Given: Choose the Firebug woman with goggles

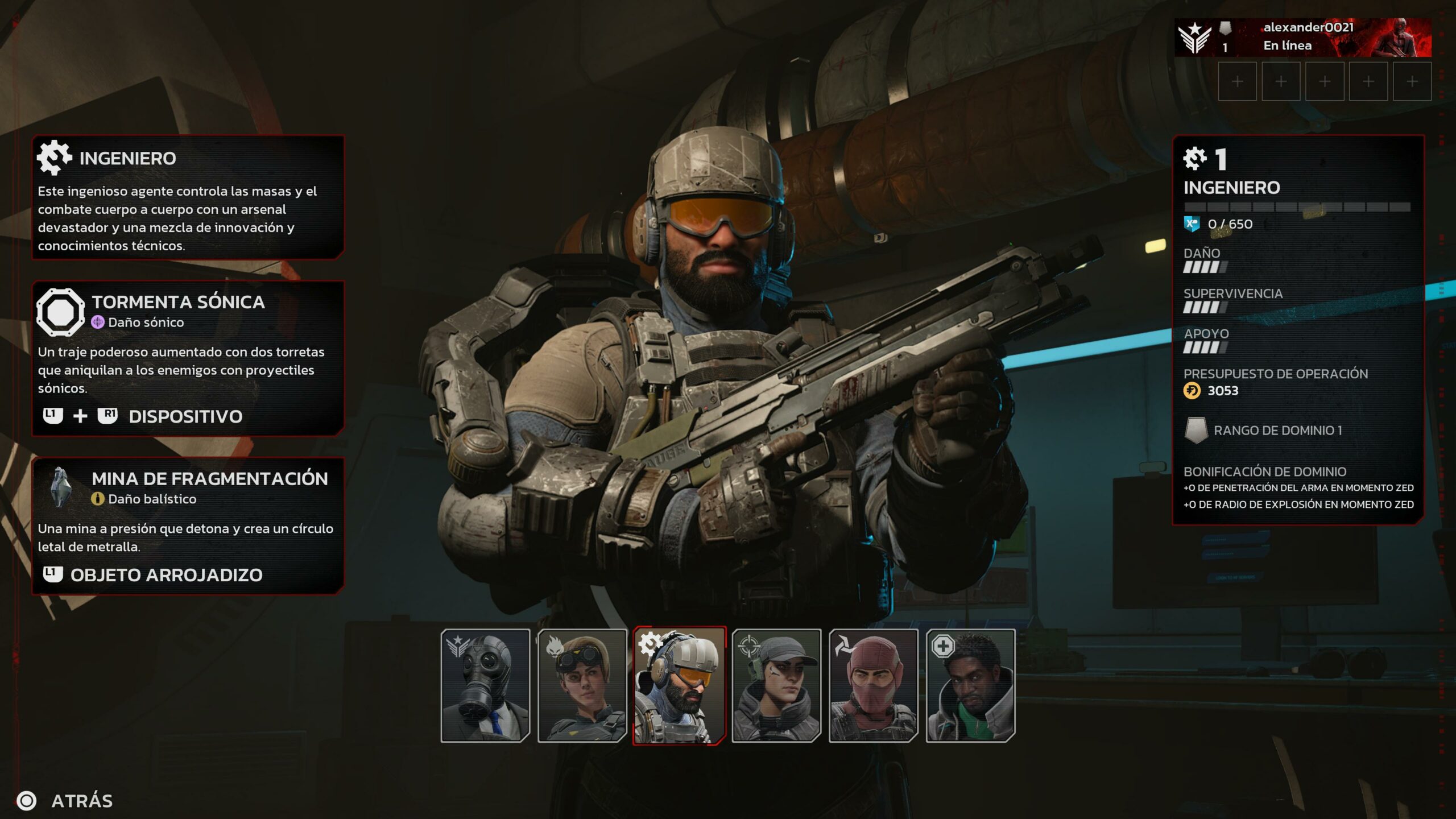Looking at the screenshot, I should 582,685.
